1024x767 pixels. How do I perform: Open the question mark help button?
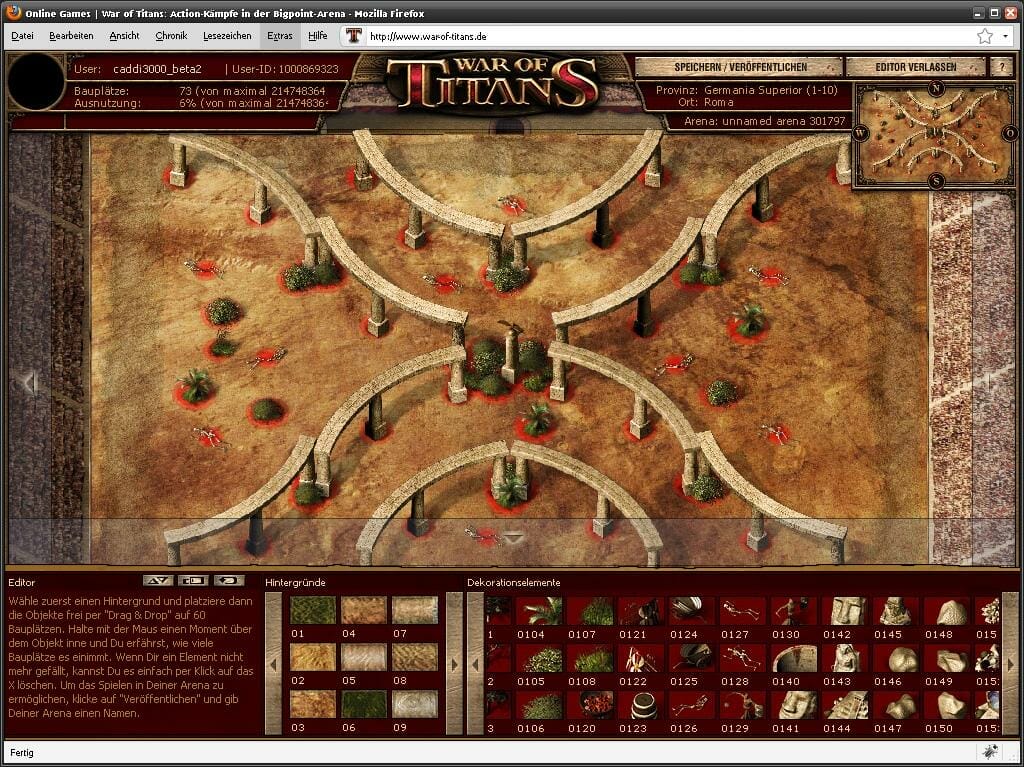[1000, 67]
